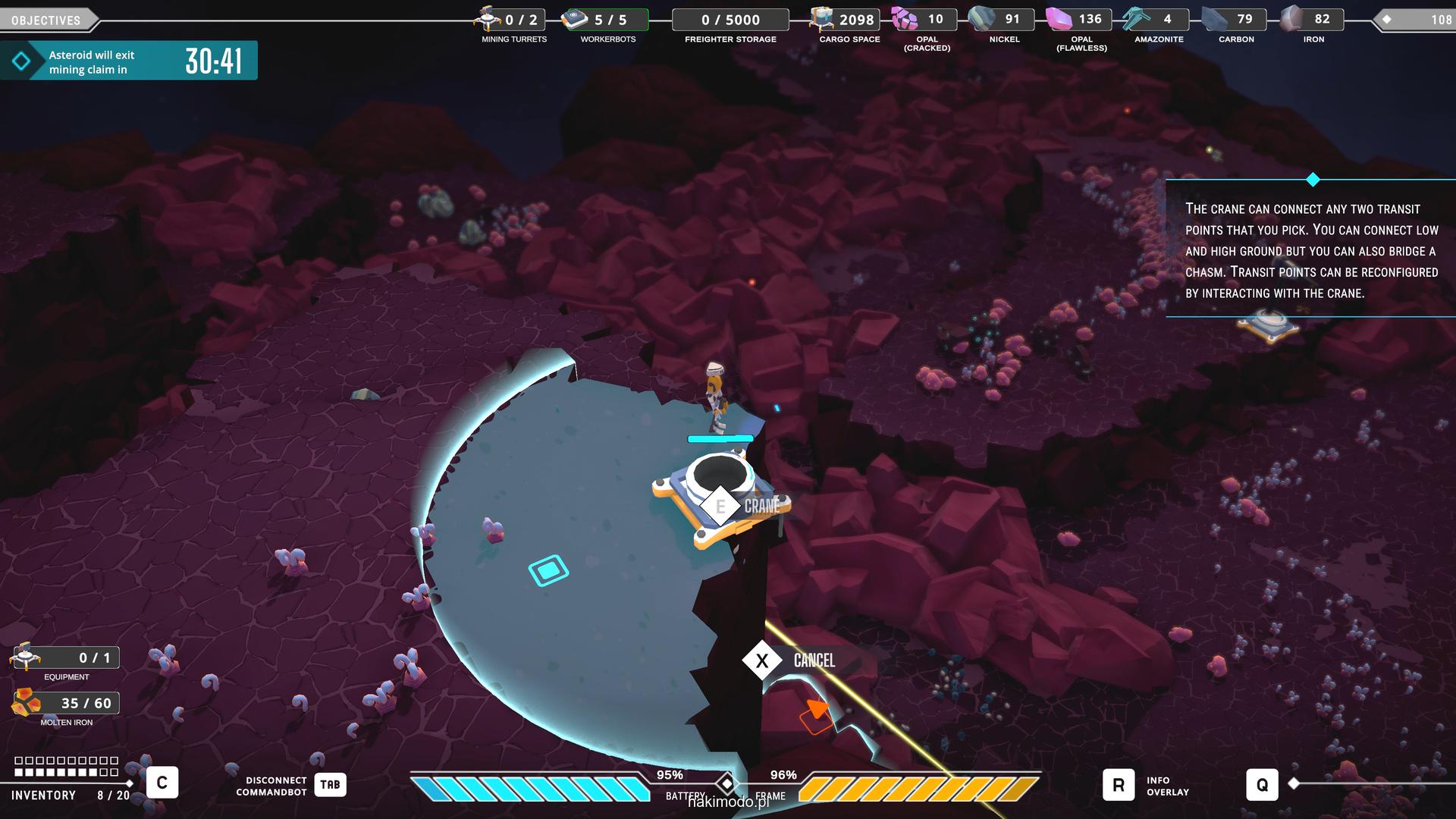The height and width of the screenshot is (819, 1456).
Task: Click the Opal (Flawless) gem icon
Action: [1059, 19]
